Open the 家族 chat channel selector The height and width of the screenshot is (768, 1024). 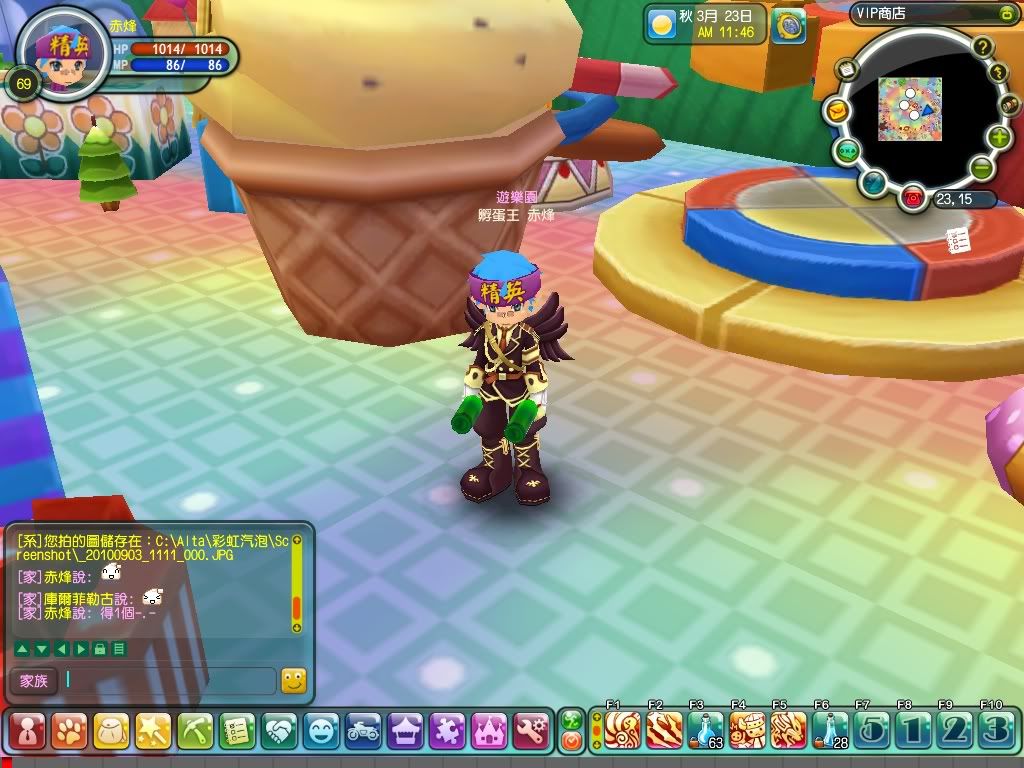[x=33, y=681]
